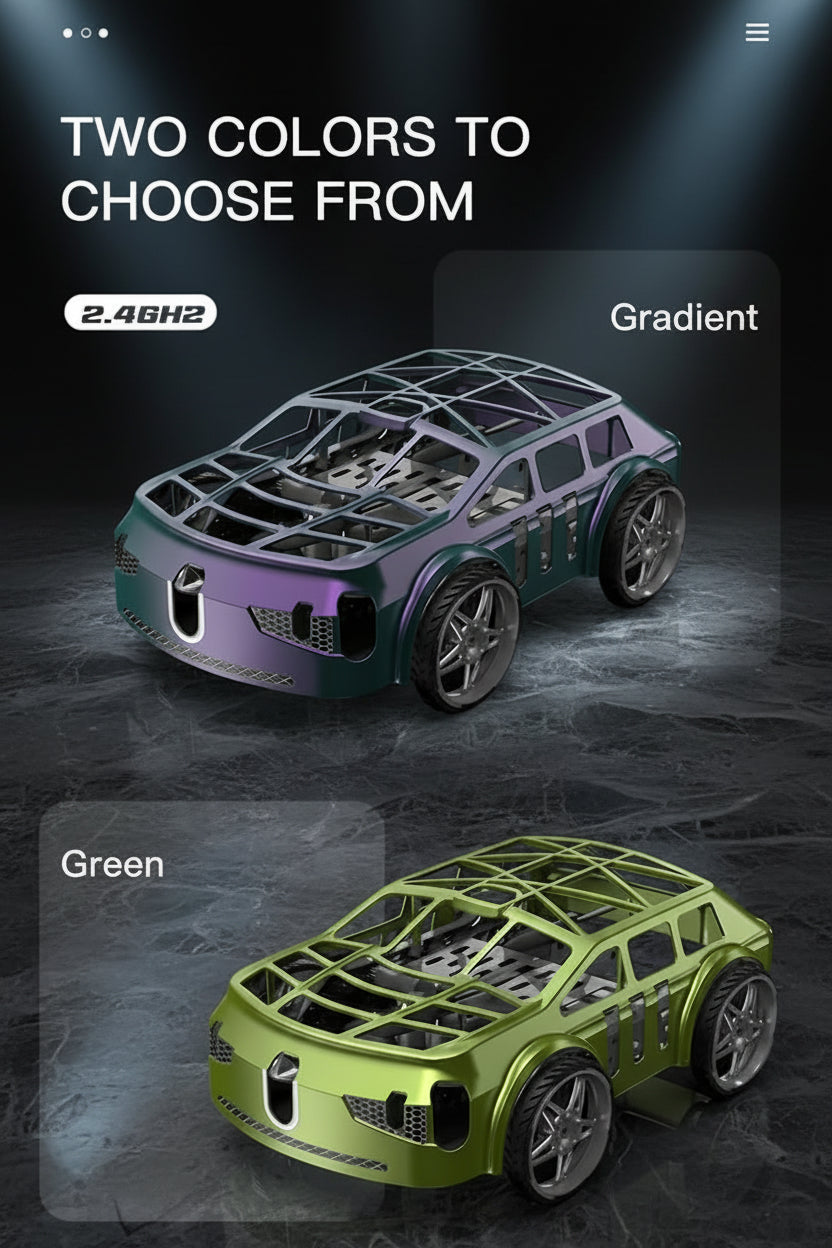
Task: Choose the Gradient color option
Action: pyautogui.click(x=683, y=317)
